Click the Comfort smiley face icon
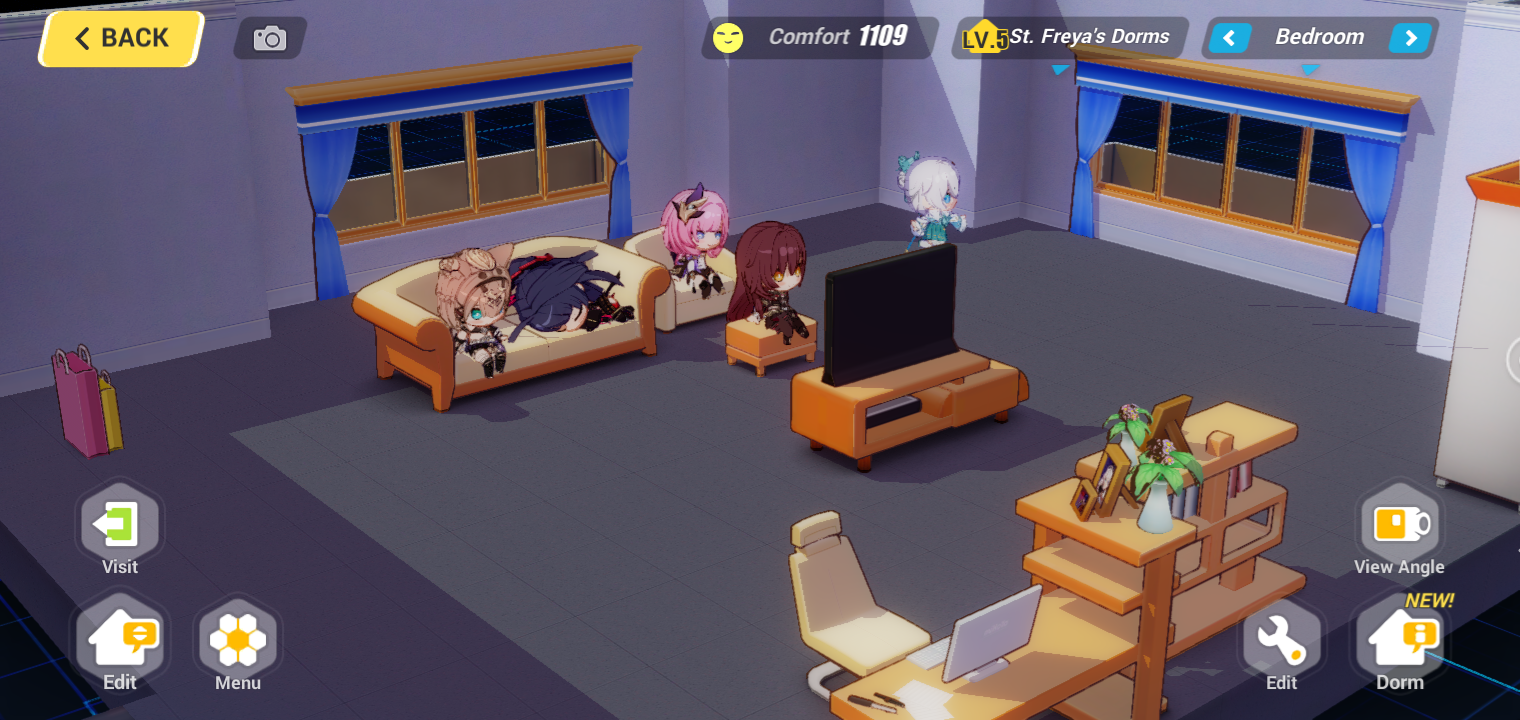 tap(727, 37)
